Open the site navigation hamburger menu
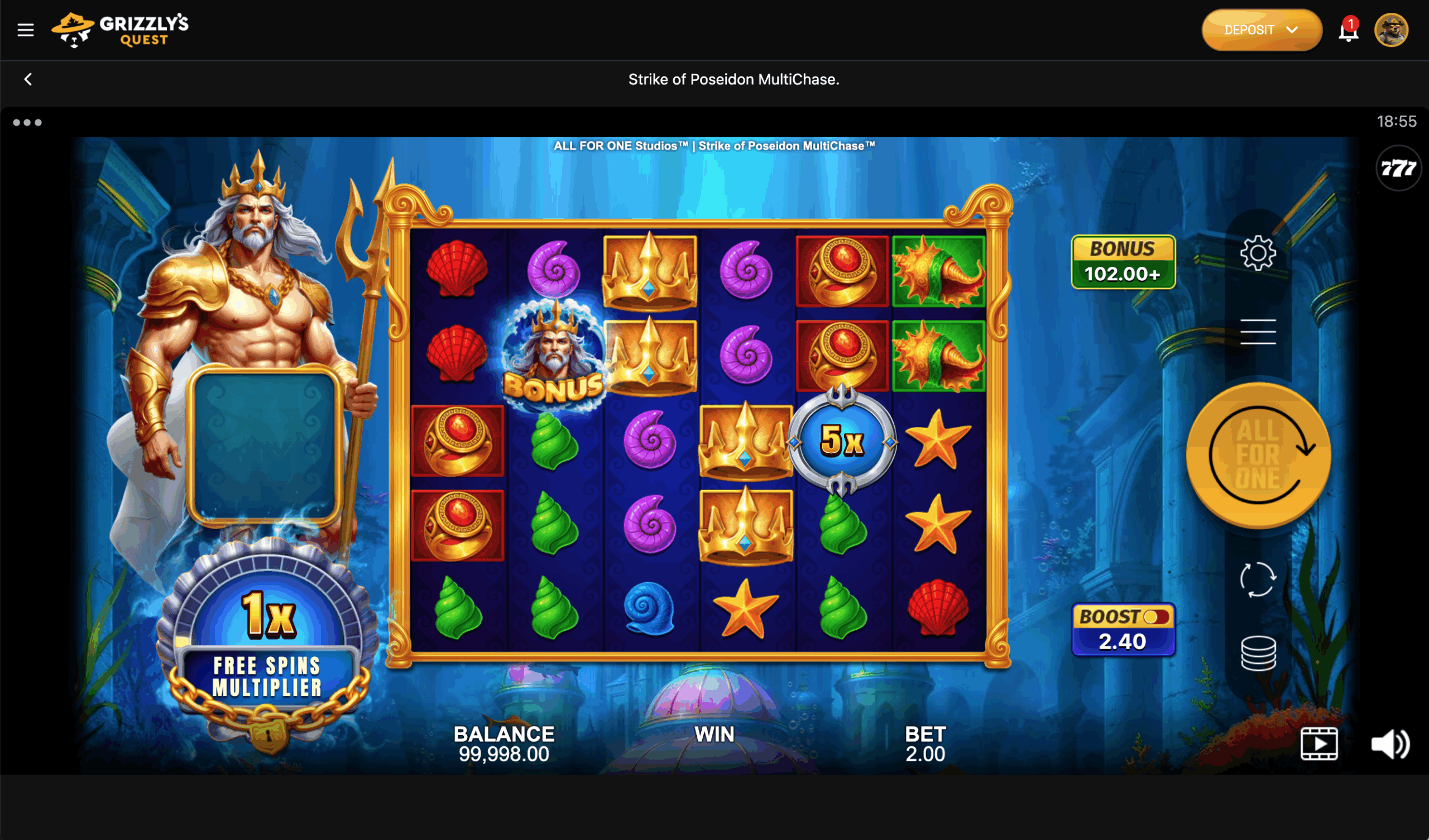This screenshot has height=840, width=1429. tap(25, 30)
